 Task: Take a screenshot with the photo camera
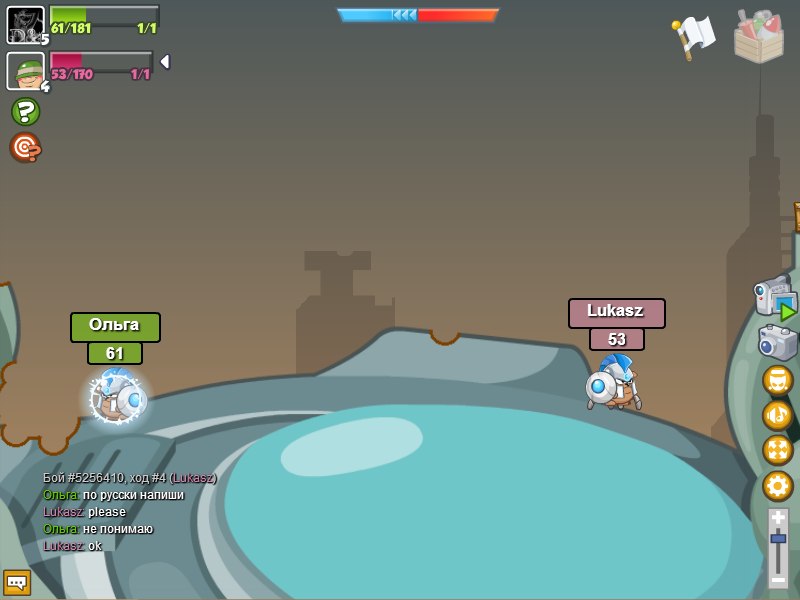pos(777,343)
